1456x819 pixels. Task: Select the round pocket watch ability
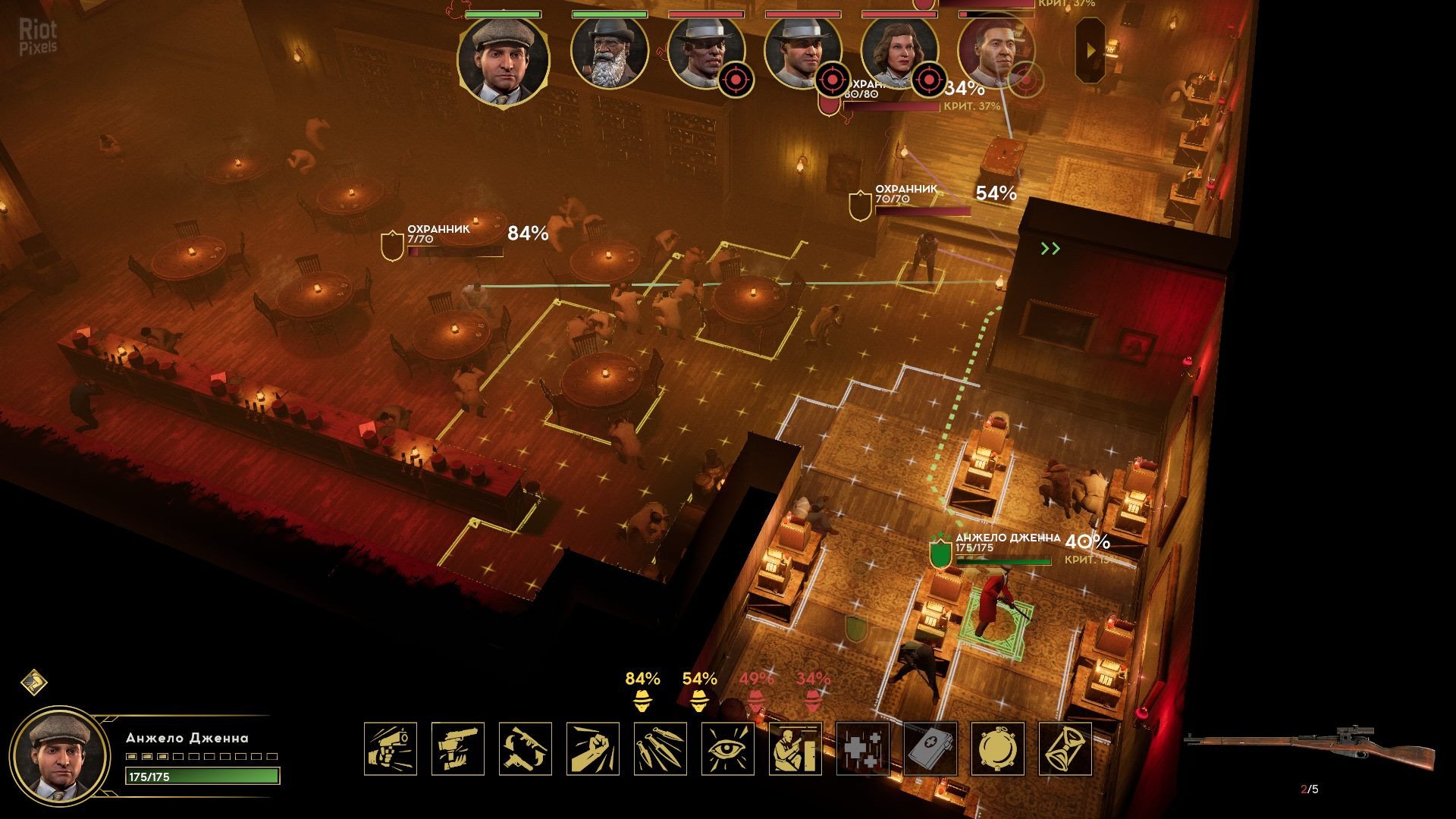coord(998,748)
